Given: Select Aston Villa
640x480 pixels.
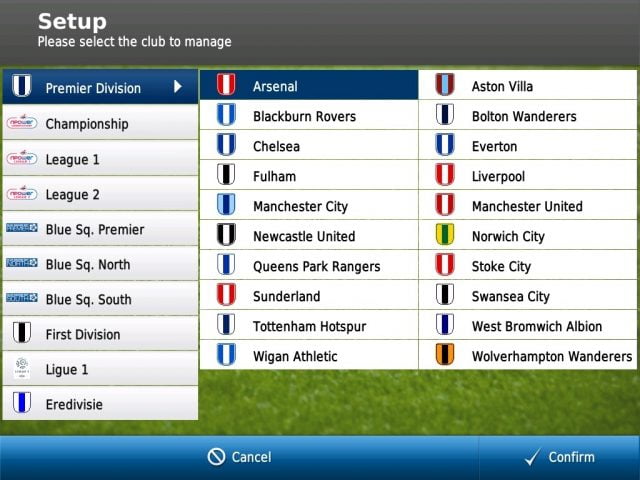Looking at the screenshot, I should tap(527, 86).
